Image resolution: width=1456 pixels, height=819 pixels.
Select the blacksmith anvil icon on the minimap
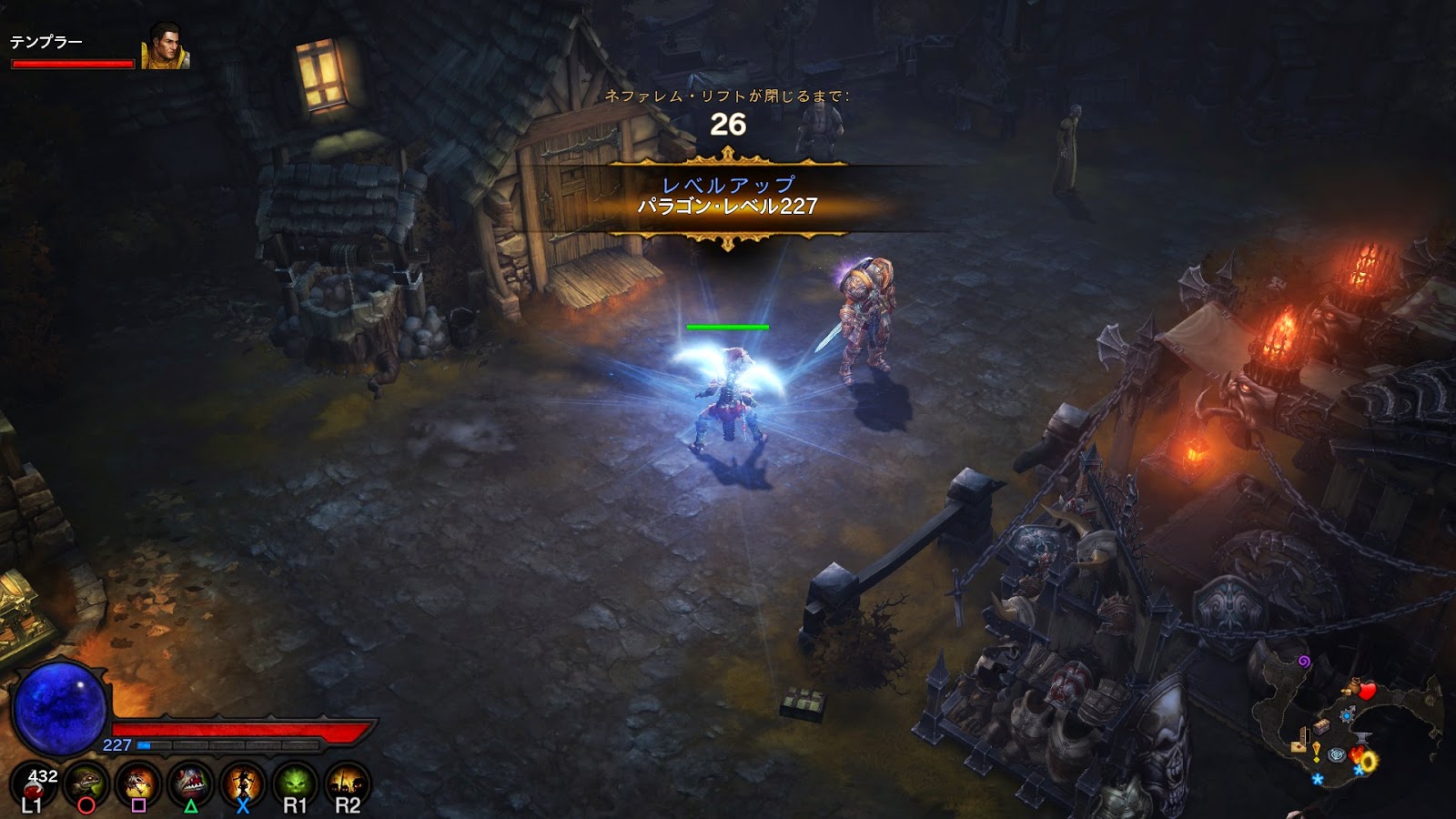(1364, 736)
